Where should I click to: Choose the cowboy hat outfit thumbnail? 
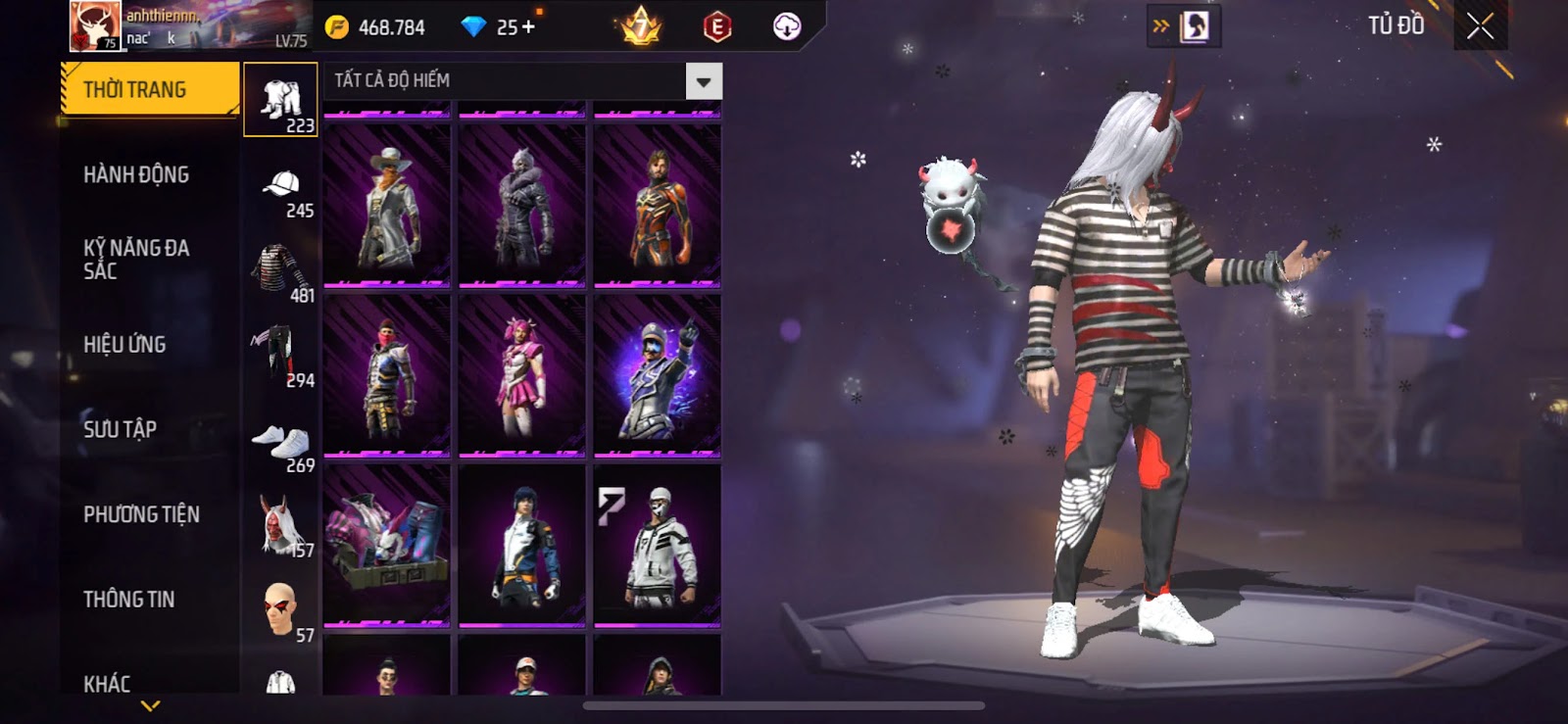[387, 206]
